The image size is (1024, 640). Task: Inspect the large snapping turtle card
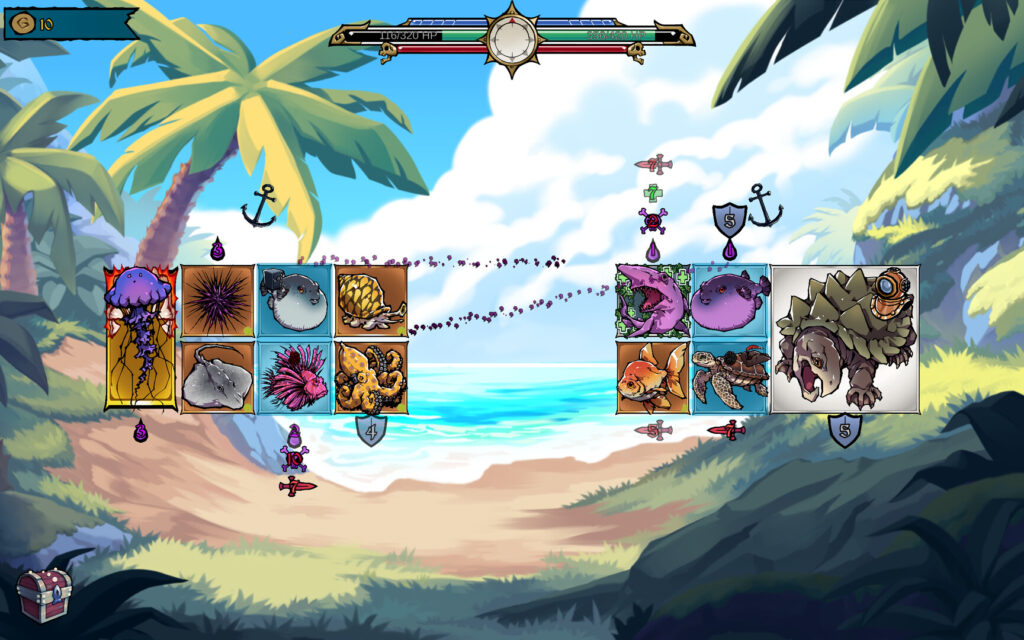tap(844, 339)
